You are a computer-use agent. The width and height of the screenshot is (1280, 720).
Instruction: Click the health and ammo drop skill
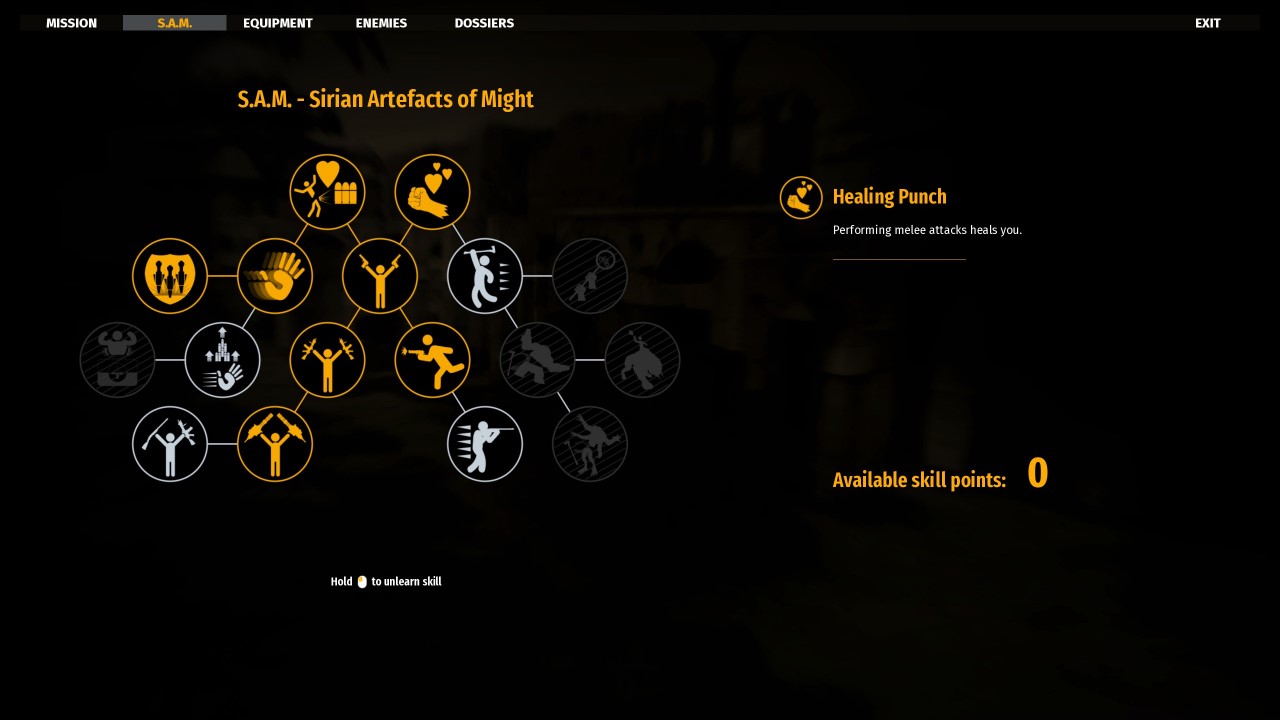click(x=327, y=192)
